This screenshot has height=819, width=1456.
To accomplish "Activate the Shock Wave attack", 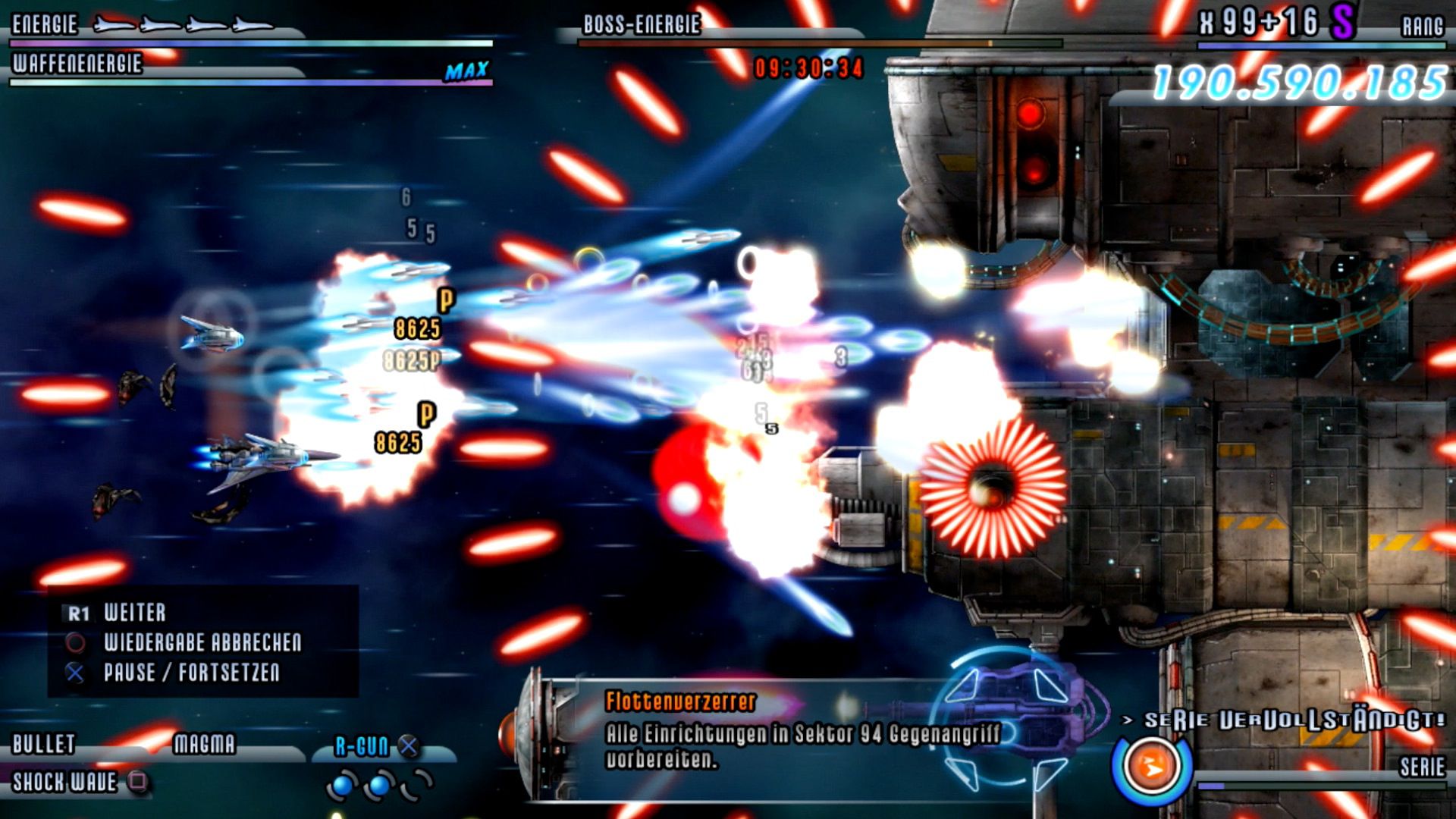I will [x=65, y=782].
